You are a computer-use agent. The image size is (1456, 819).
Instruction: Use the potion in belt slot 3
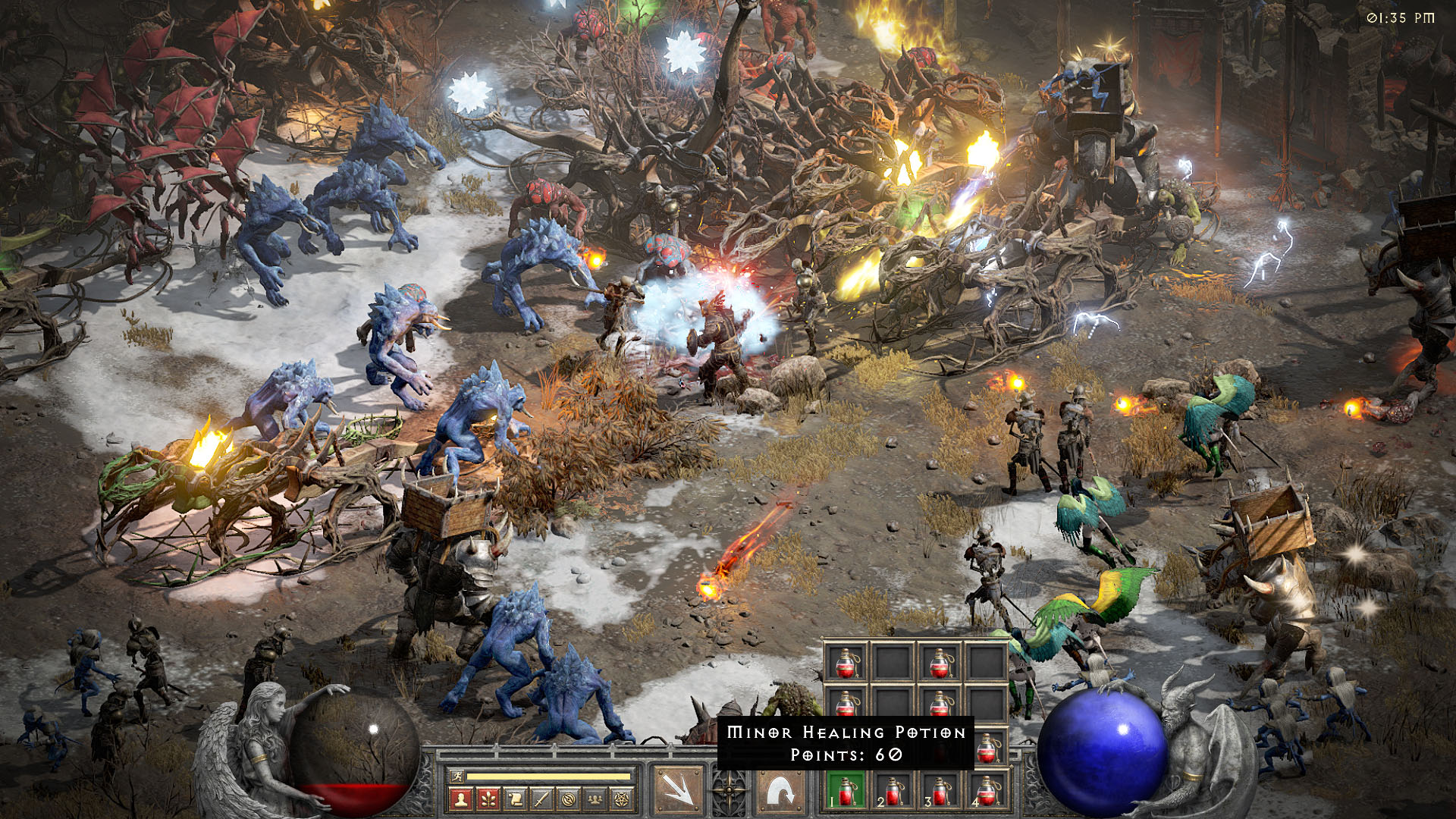[940, 791]
